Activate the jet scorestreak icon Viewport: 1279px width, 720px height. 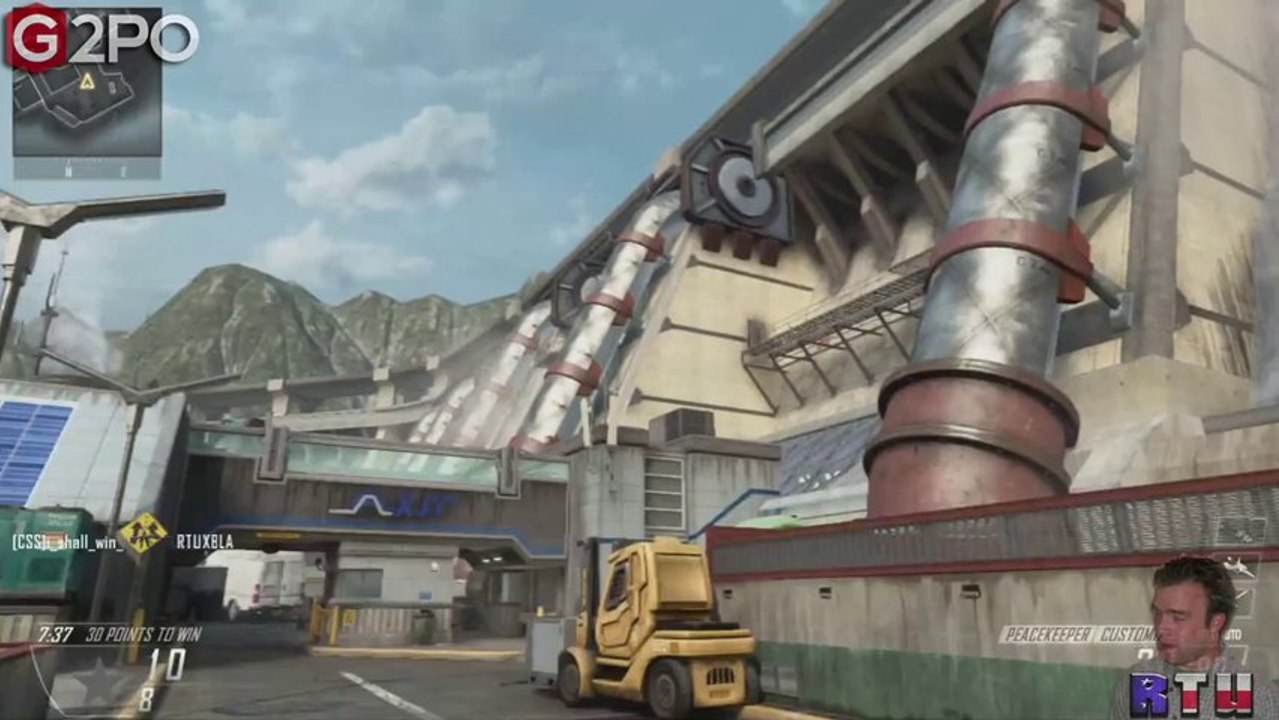[x=1236, y=566]
